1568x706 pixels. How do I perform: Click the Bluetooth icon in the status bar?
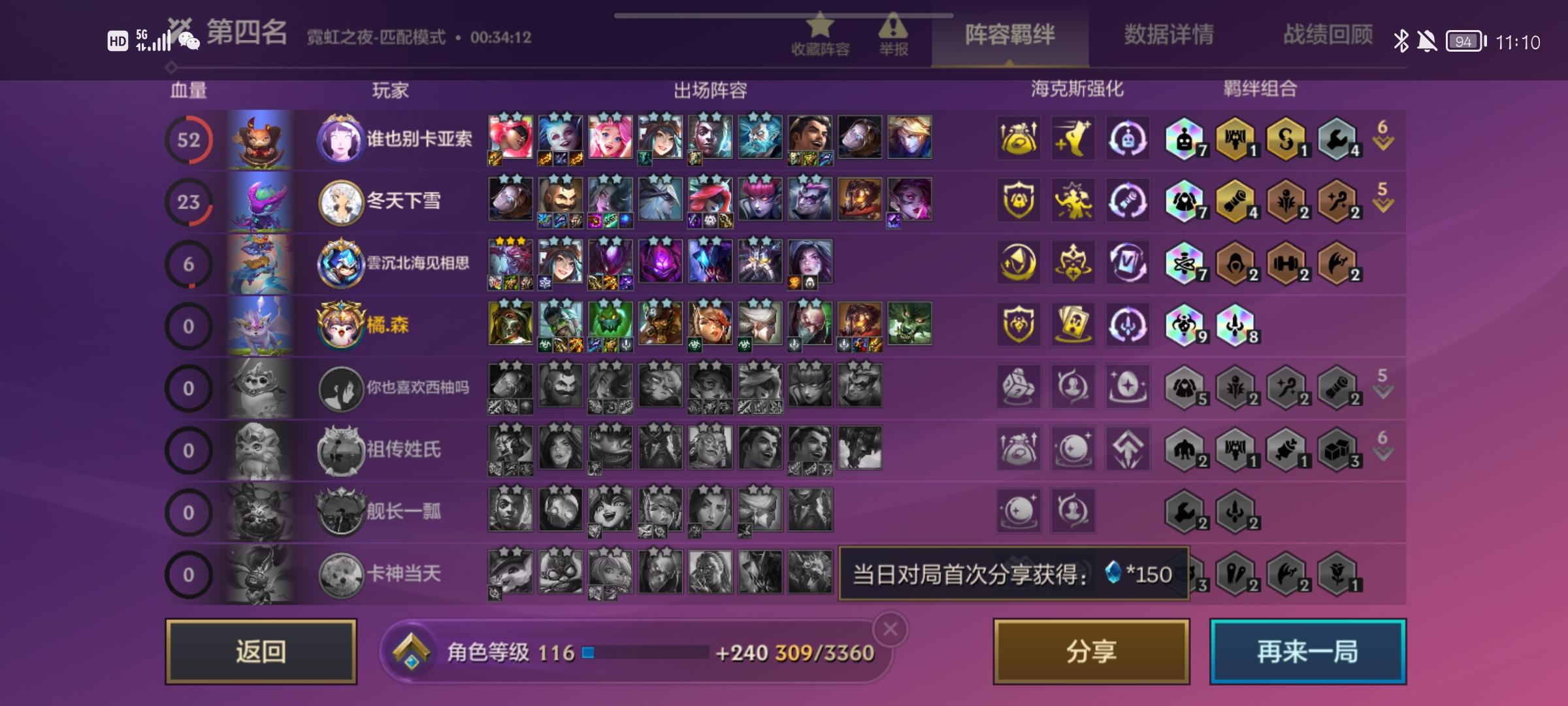tap(1401, 41)
